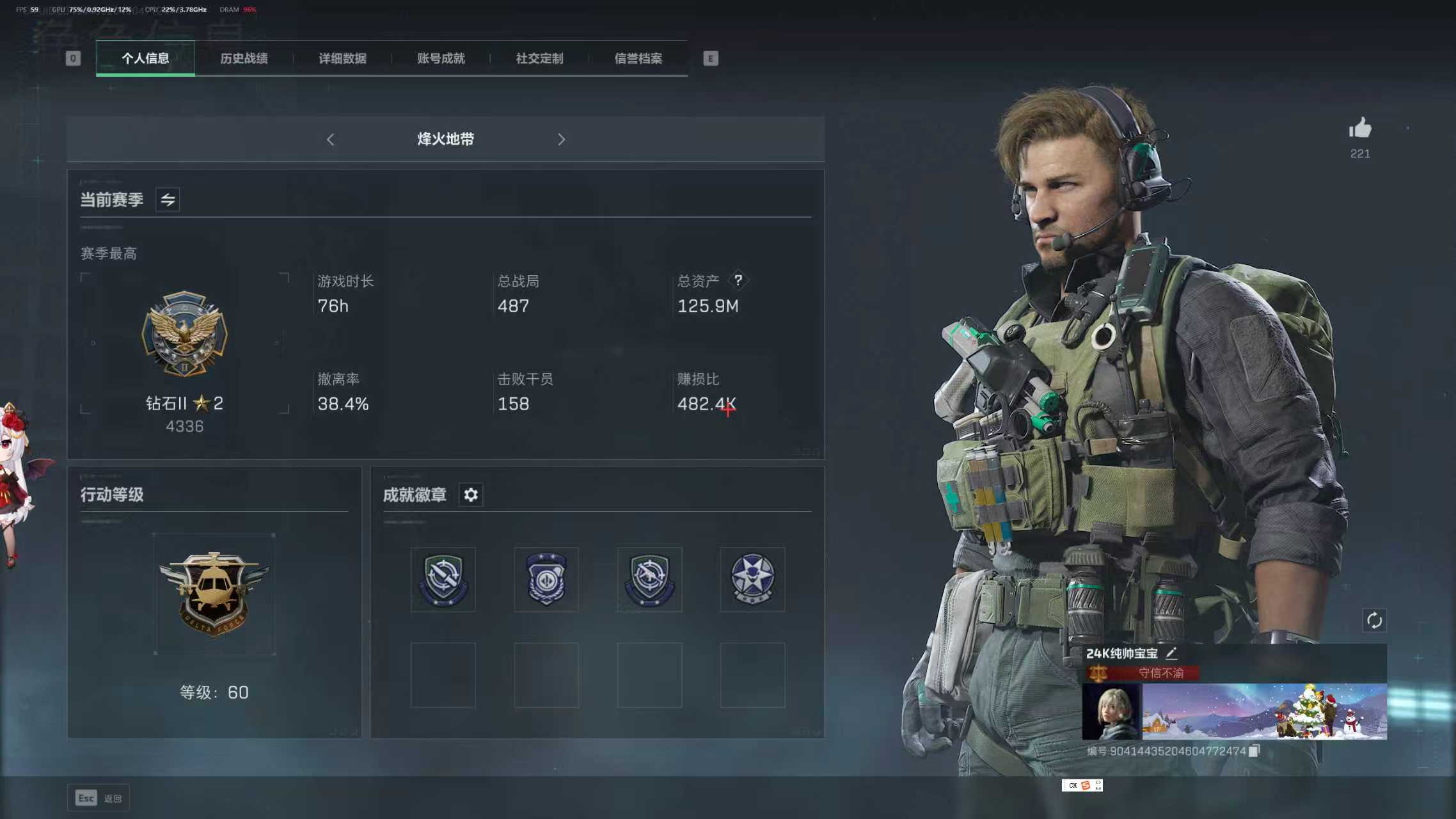The height and width of the screenshot is (819, 1456).
Task: Copy the player ID number
Action: pyautogui.click(x=1254, y=751)
